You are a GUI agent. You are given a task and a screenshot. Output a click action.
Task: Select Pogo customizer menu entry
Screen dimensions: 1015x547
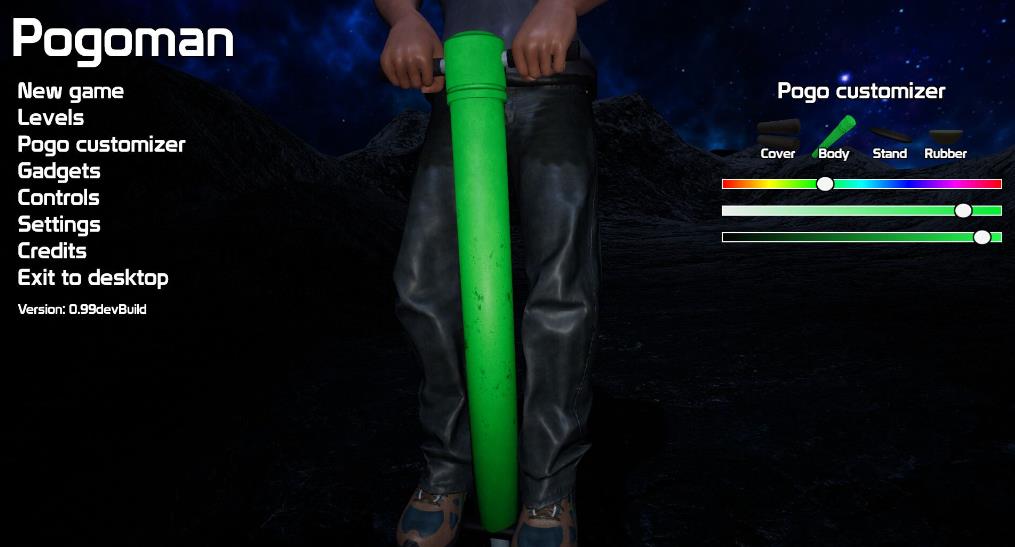tap(101, 144)
